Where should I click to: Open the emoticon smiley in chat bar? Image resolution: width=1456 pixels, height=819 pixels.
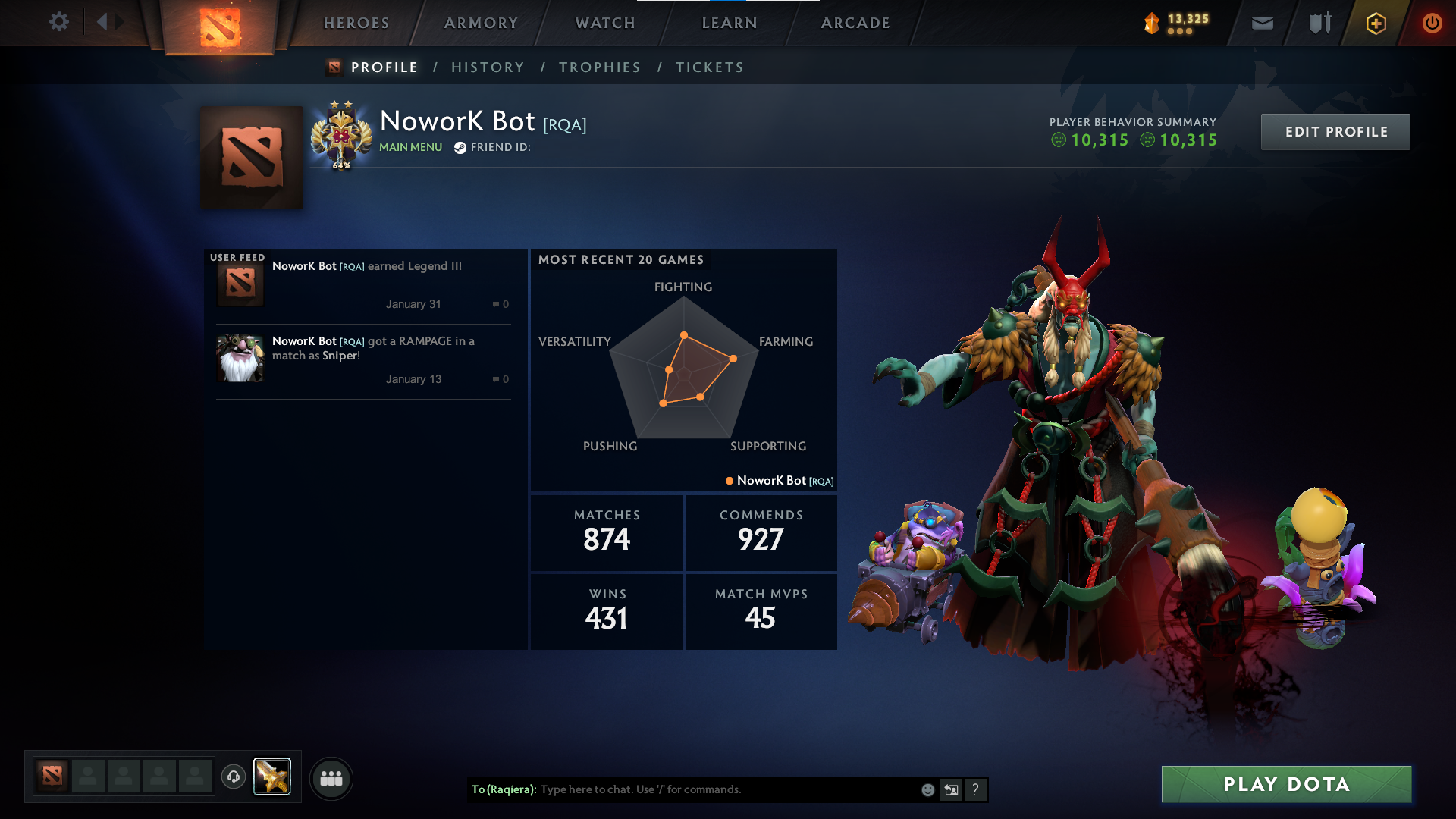pos(927,789)
